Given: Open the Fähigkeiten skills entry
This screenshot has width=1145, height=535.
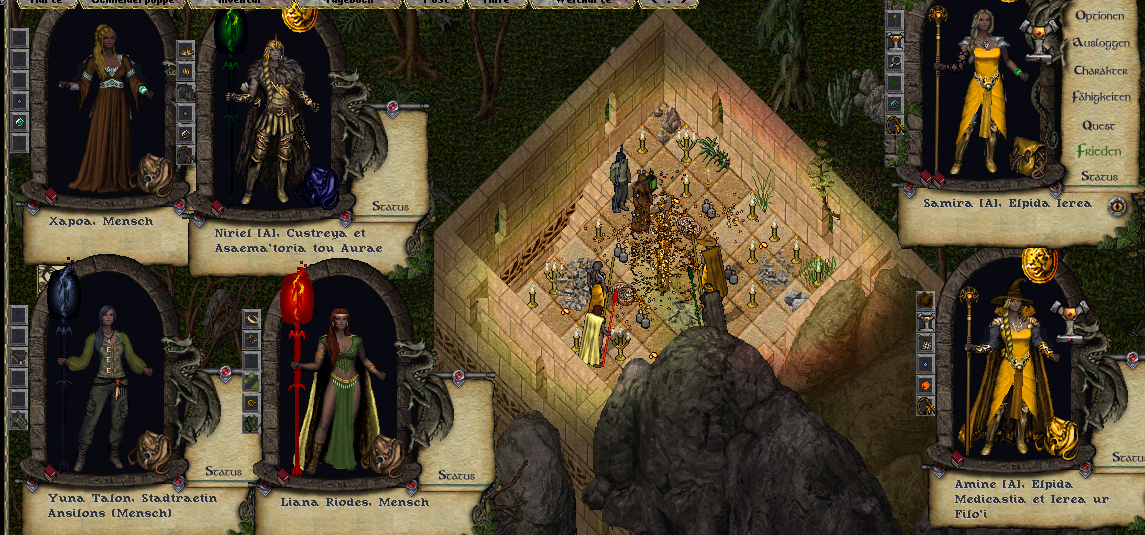Looking at the screenshot, I should (1101, 98).
